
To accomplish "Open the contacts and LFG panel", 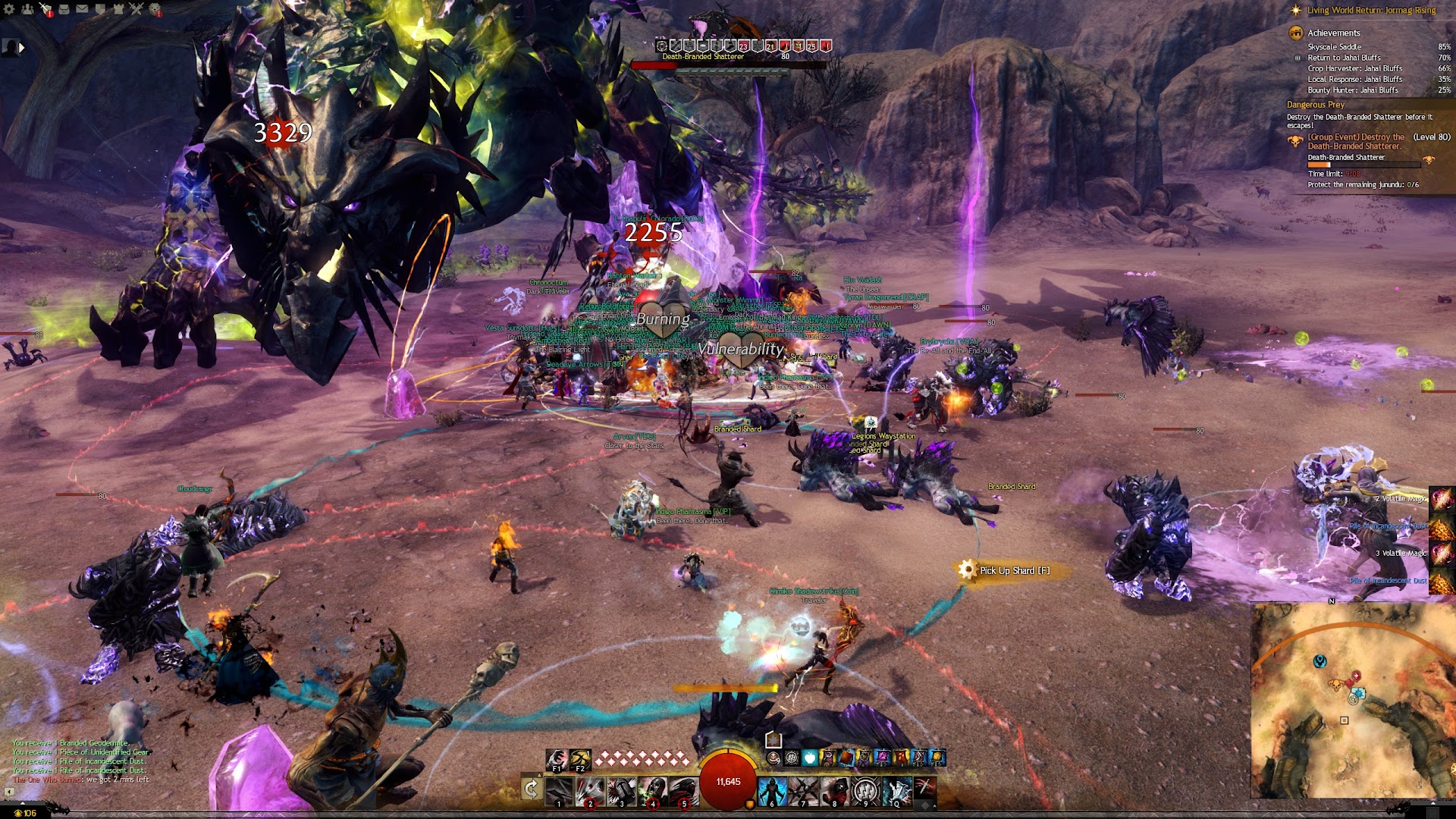I will point(27,9).
